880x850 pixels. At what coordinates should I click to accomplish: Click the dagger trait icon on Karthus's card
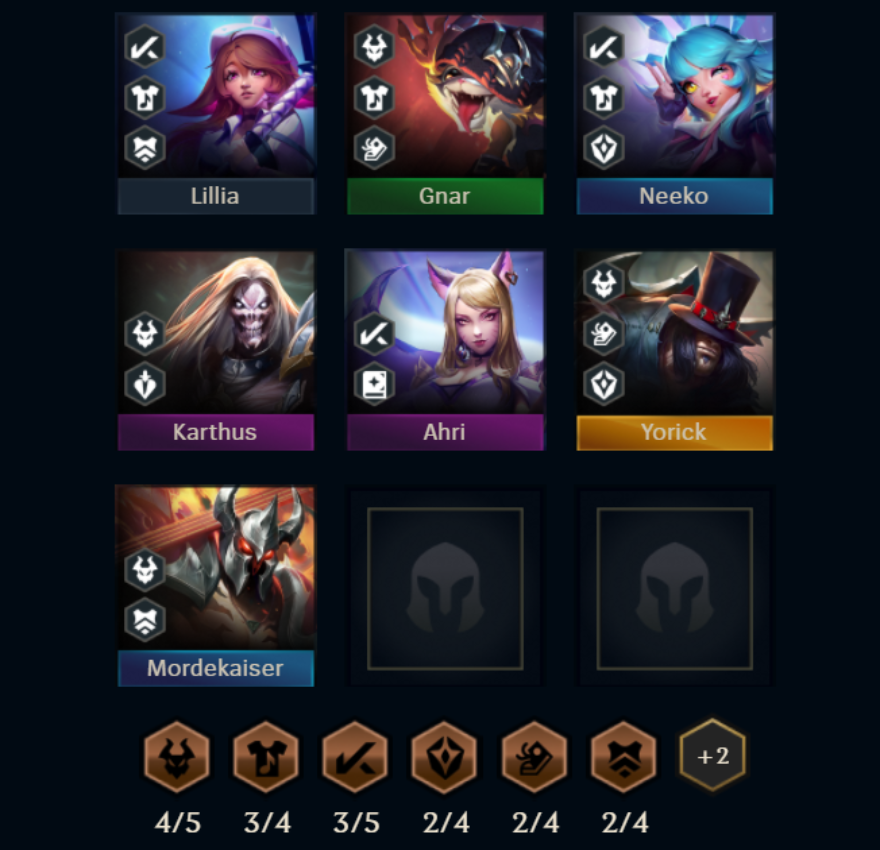[145, 384]
